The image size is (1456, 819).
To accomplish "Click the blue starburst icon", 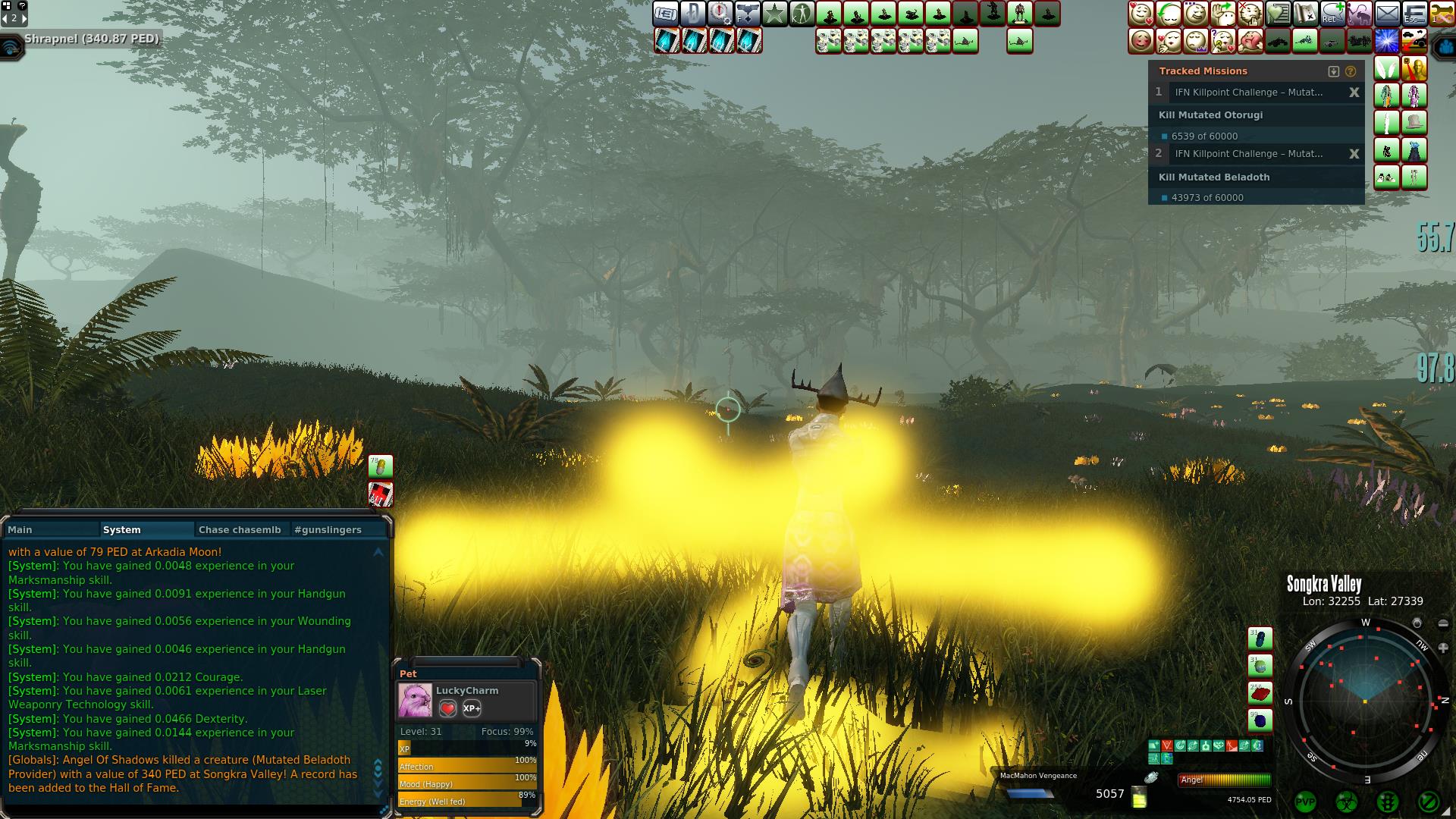I will point(1387,41).
